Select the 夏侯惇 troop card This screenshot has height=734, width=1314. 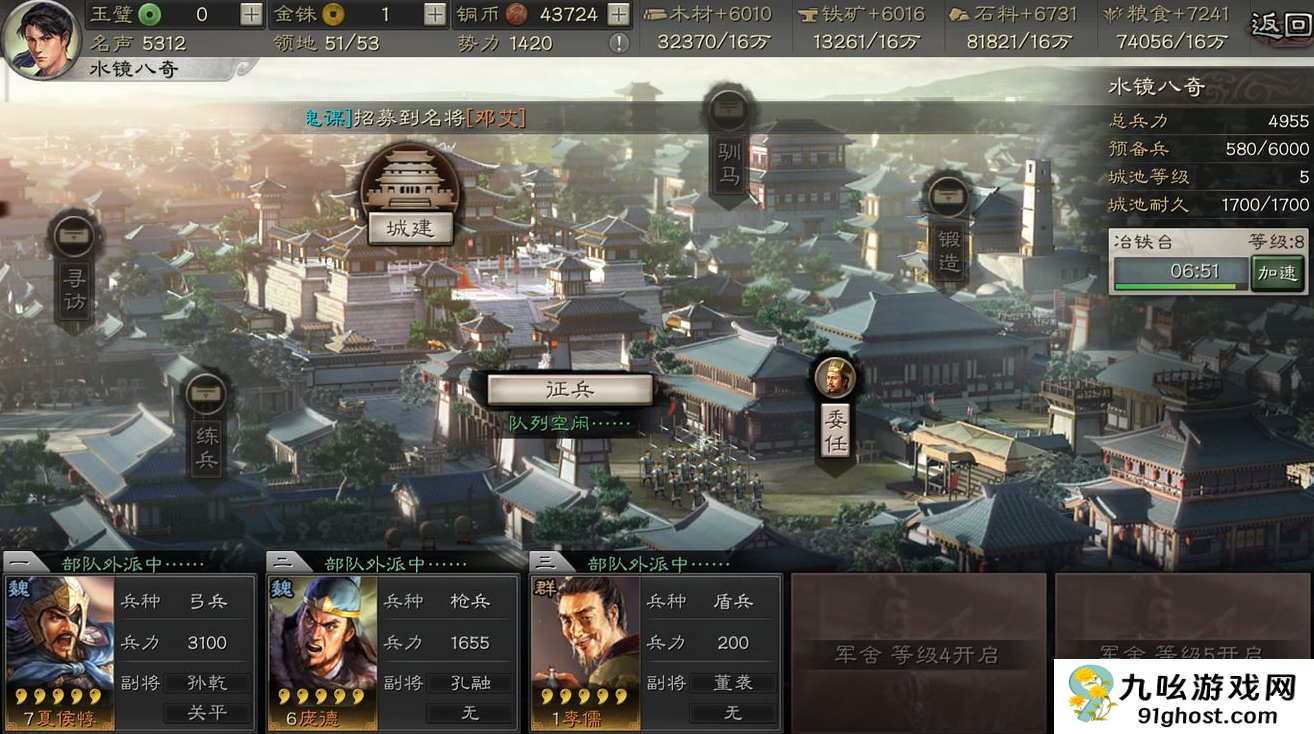click(60, 651)
